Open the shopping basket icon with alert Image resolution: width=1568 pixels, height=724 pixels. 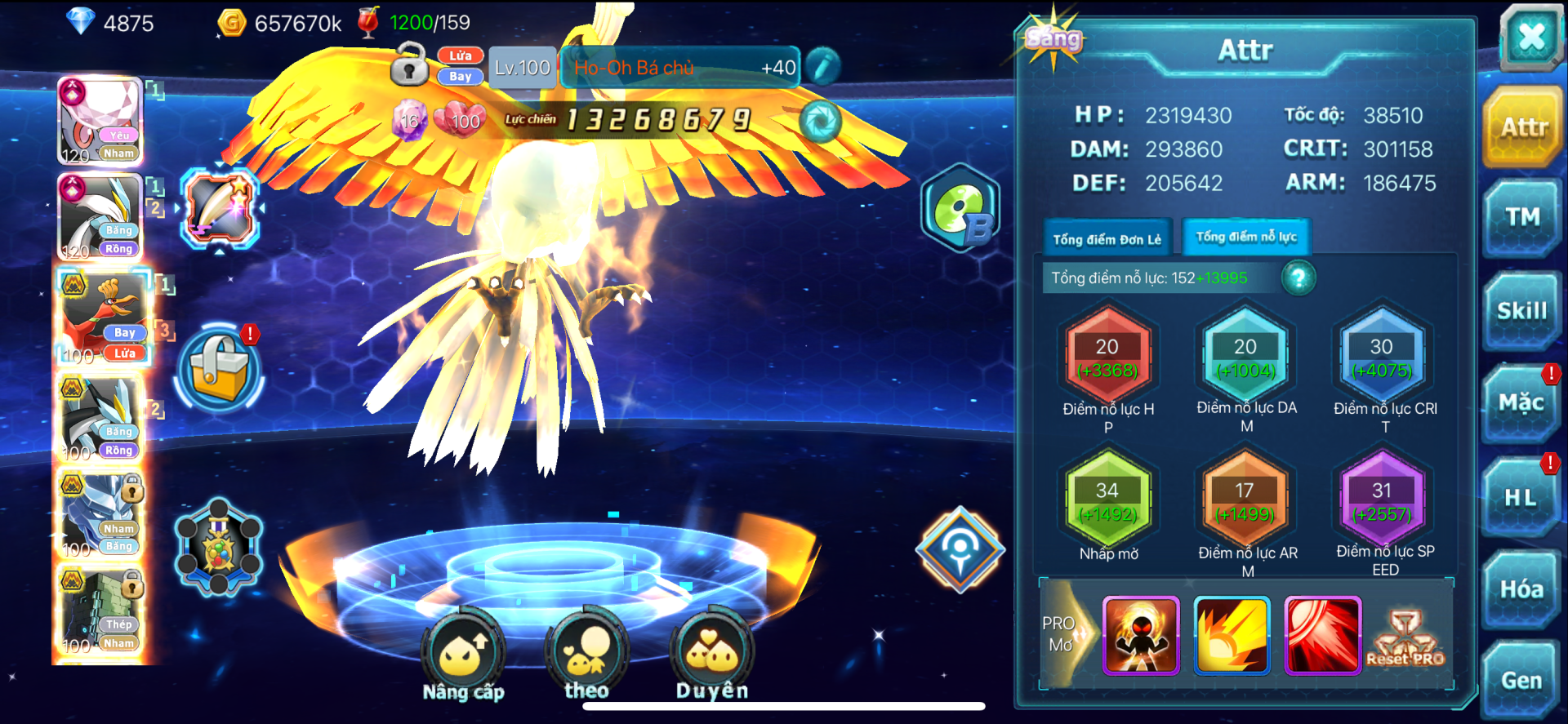219,368
